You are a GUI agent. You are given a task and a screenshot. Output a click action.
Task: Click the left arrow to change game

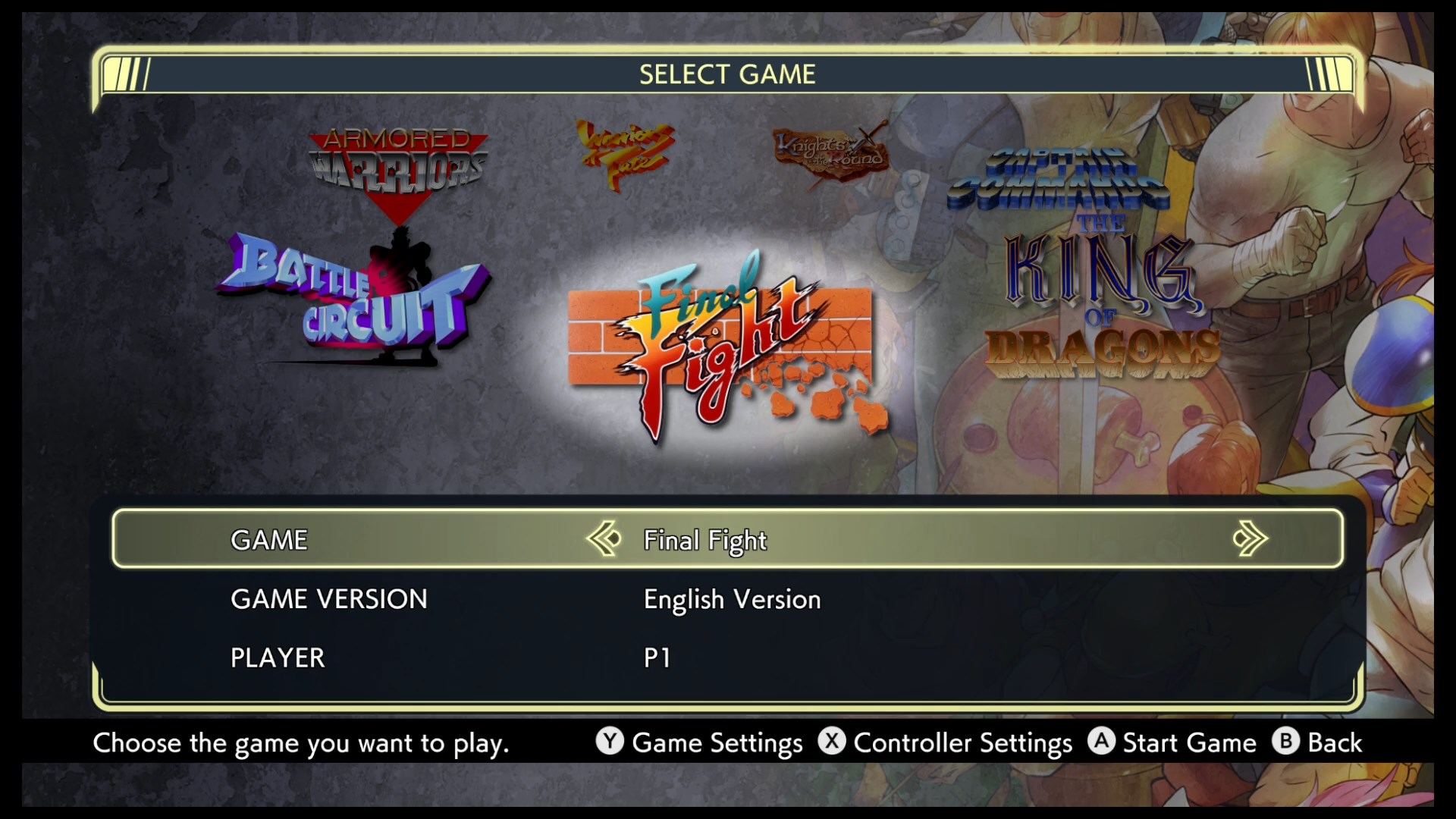(x=603, y=539)
